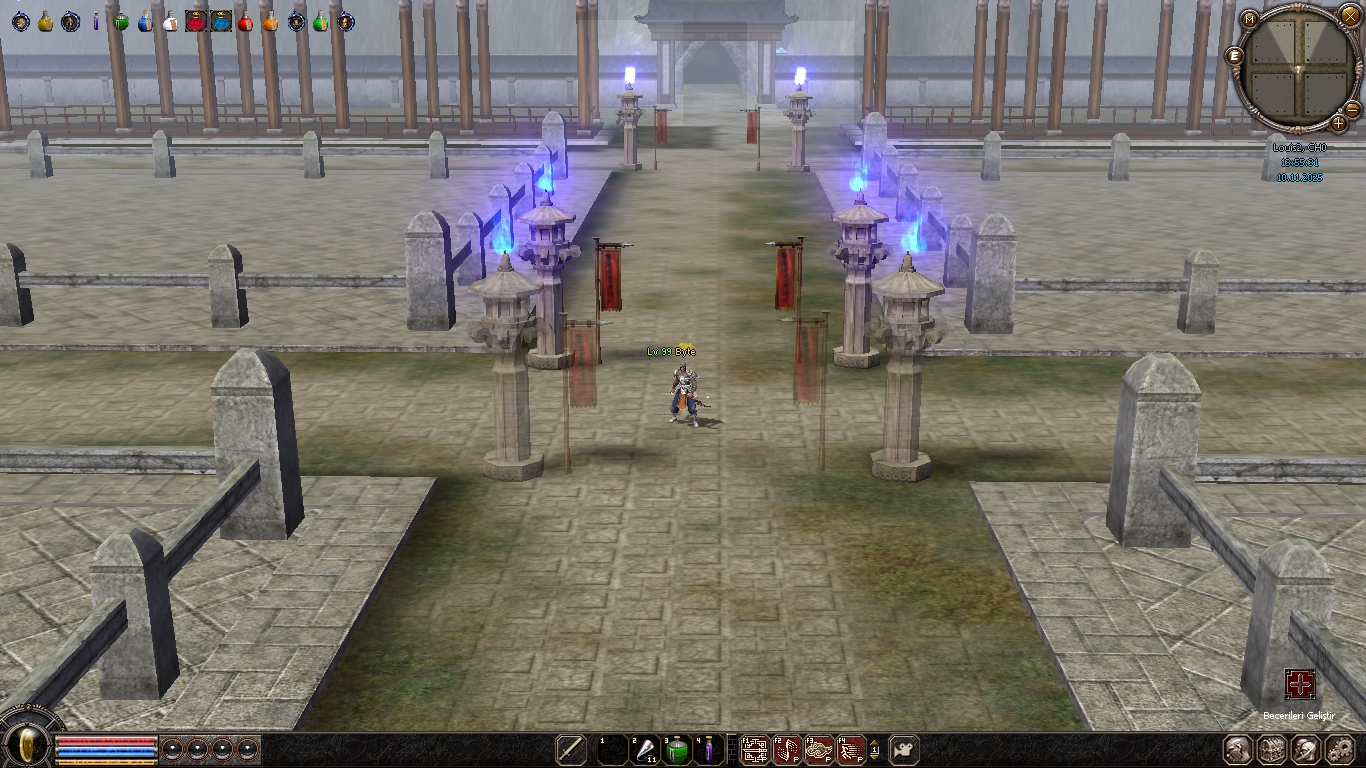Use the quickslot 2 item with count 11
This screenshot has height=768, width=1366.
point(645,750)
